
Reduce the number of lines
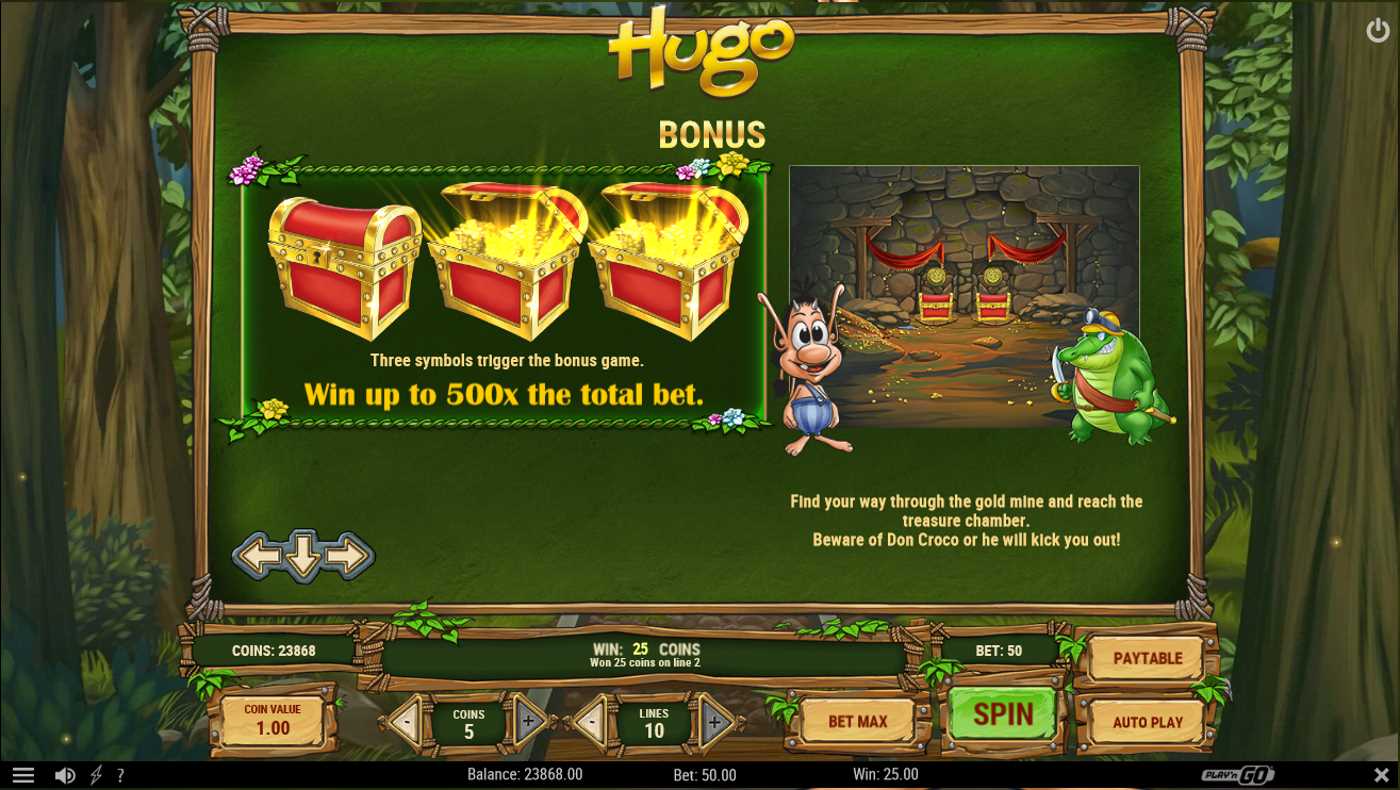[591, 720]
